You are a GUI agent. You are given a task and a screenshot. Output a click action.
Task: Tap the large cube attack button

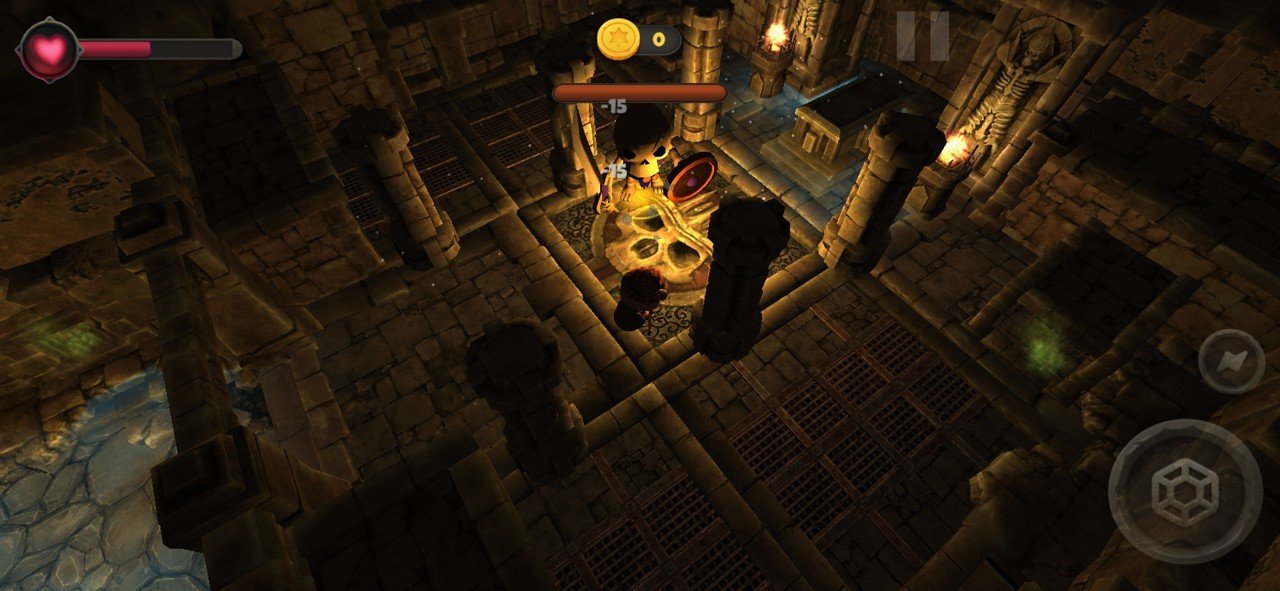tap(1185, 492)
